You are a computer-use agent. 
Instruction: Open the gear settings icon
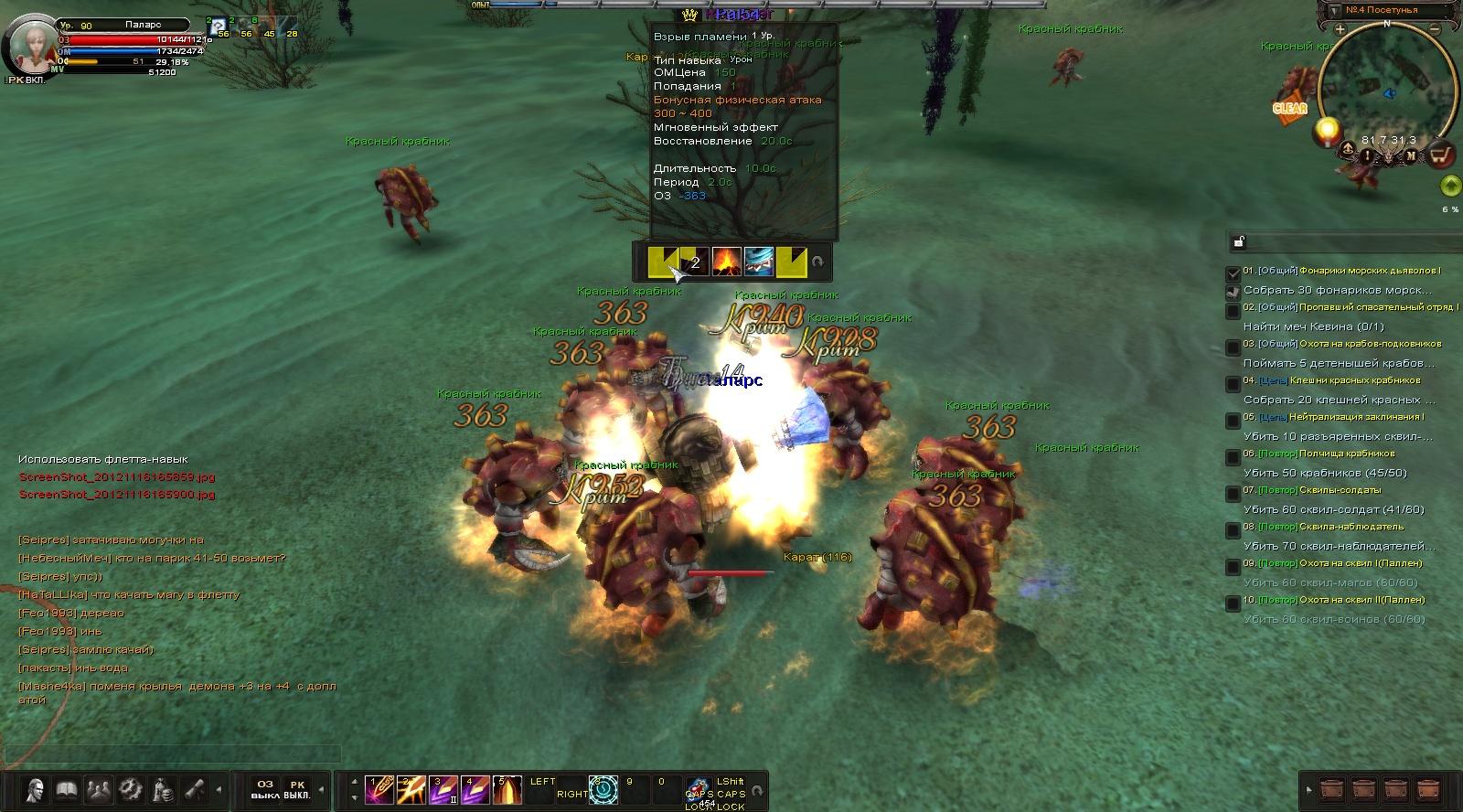point(129,789)
